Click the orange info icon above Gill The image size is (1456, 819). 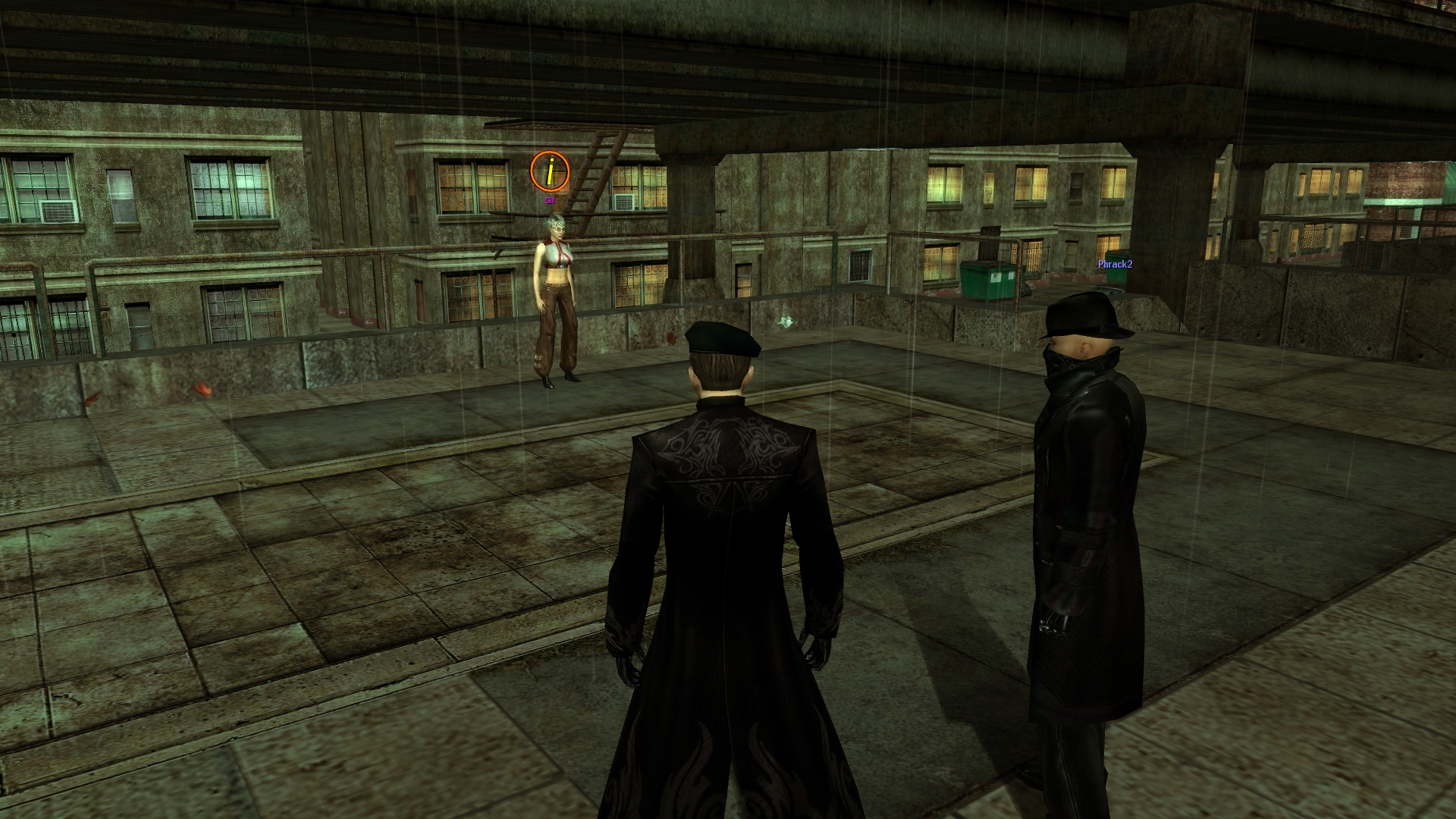point(549,171)
